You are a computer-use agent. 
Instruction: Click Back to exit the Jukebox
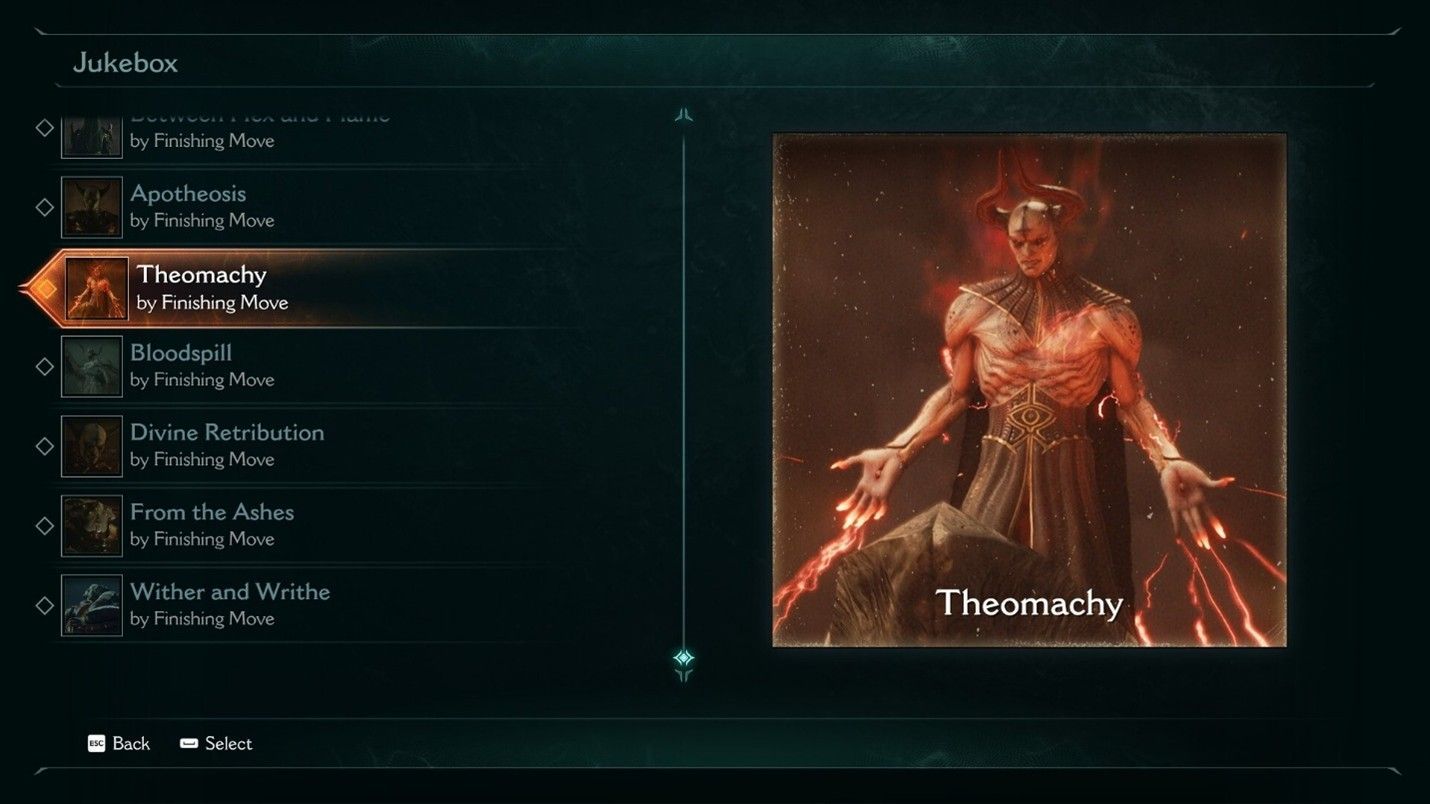point(129,744)
